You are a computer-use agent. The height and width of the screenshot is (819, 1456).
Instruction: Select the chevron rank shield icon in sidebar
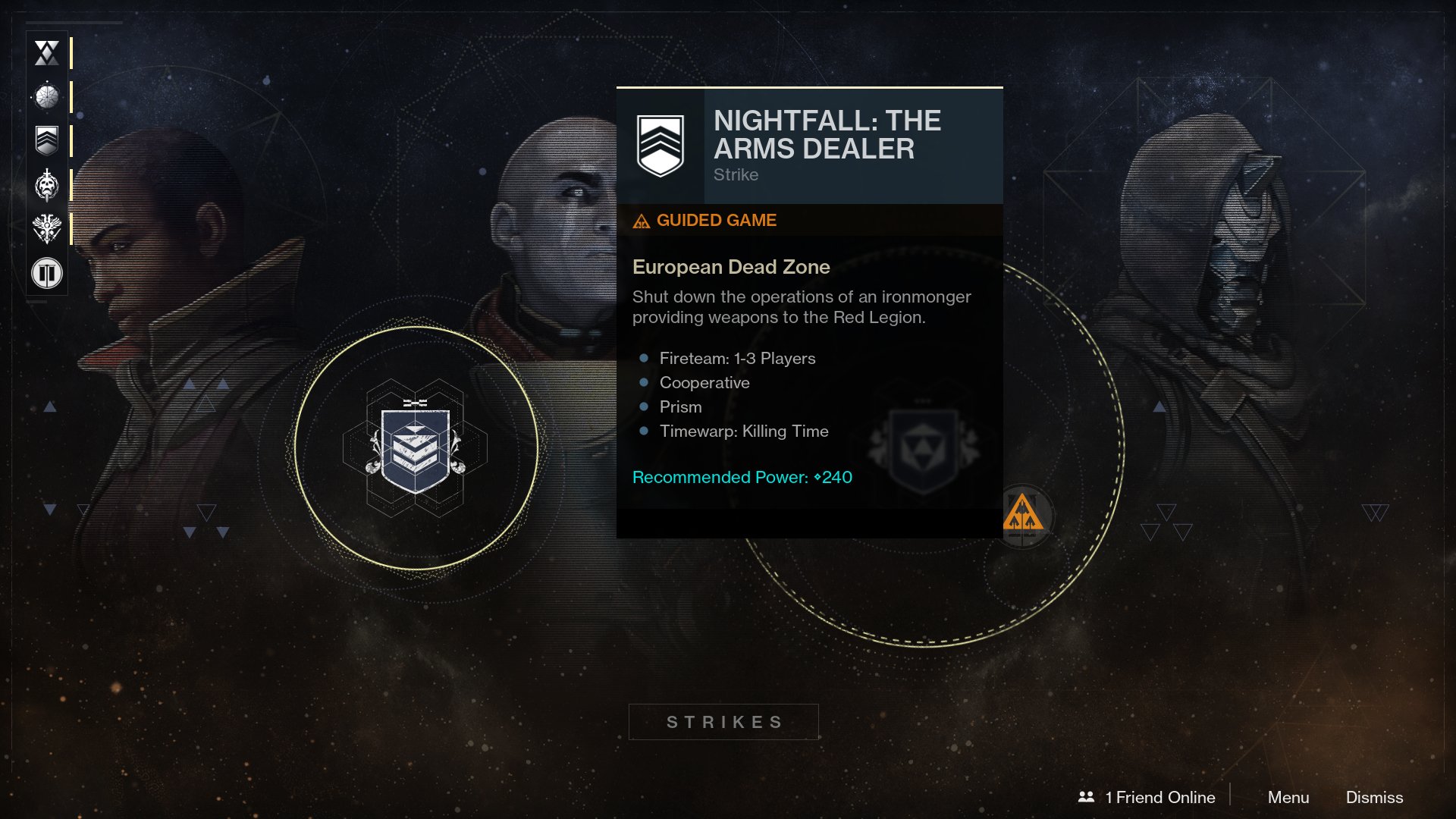(46, 140)
